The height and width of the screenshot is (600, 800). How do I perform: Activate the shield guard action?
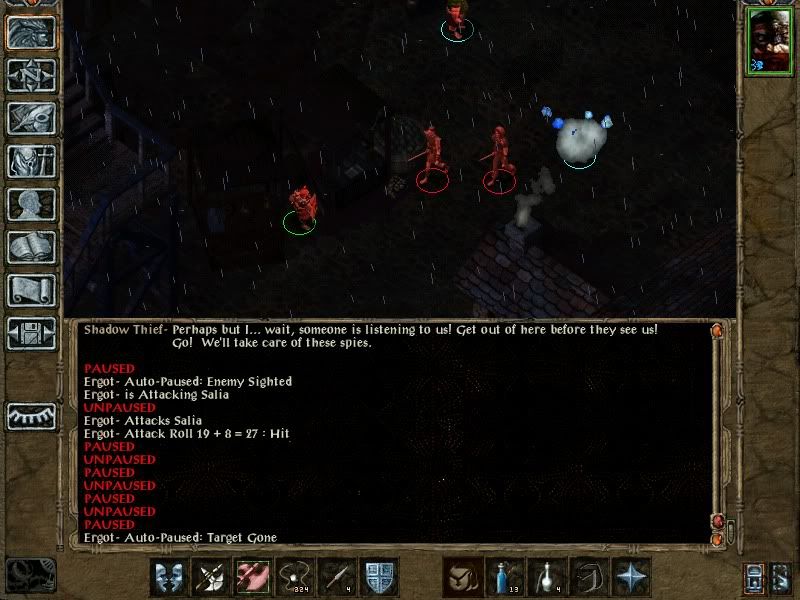click(380, 577)
